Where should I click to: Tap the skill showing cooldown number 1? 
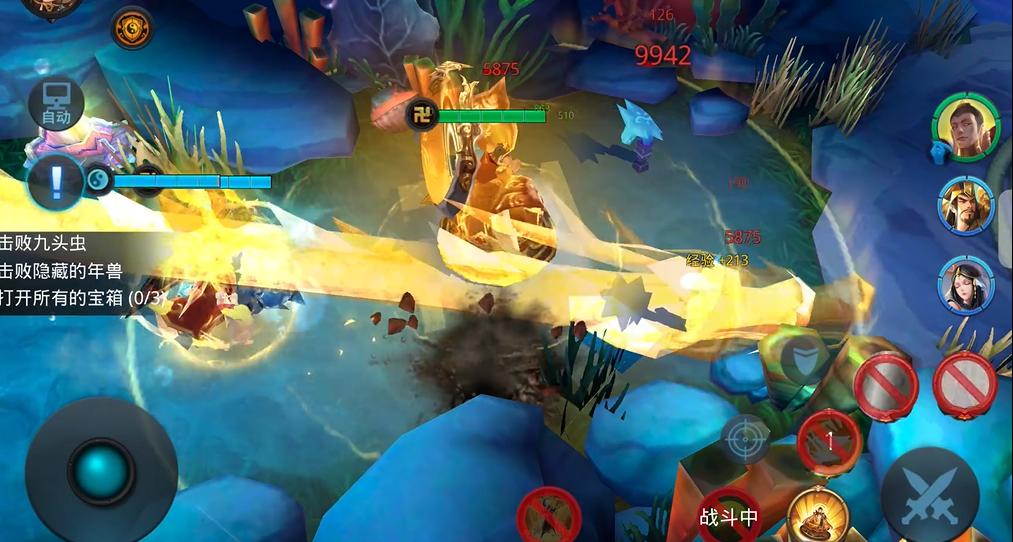(x=829, y=439)
